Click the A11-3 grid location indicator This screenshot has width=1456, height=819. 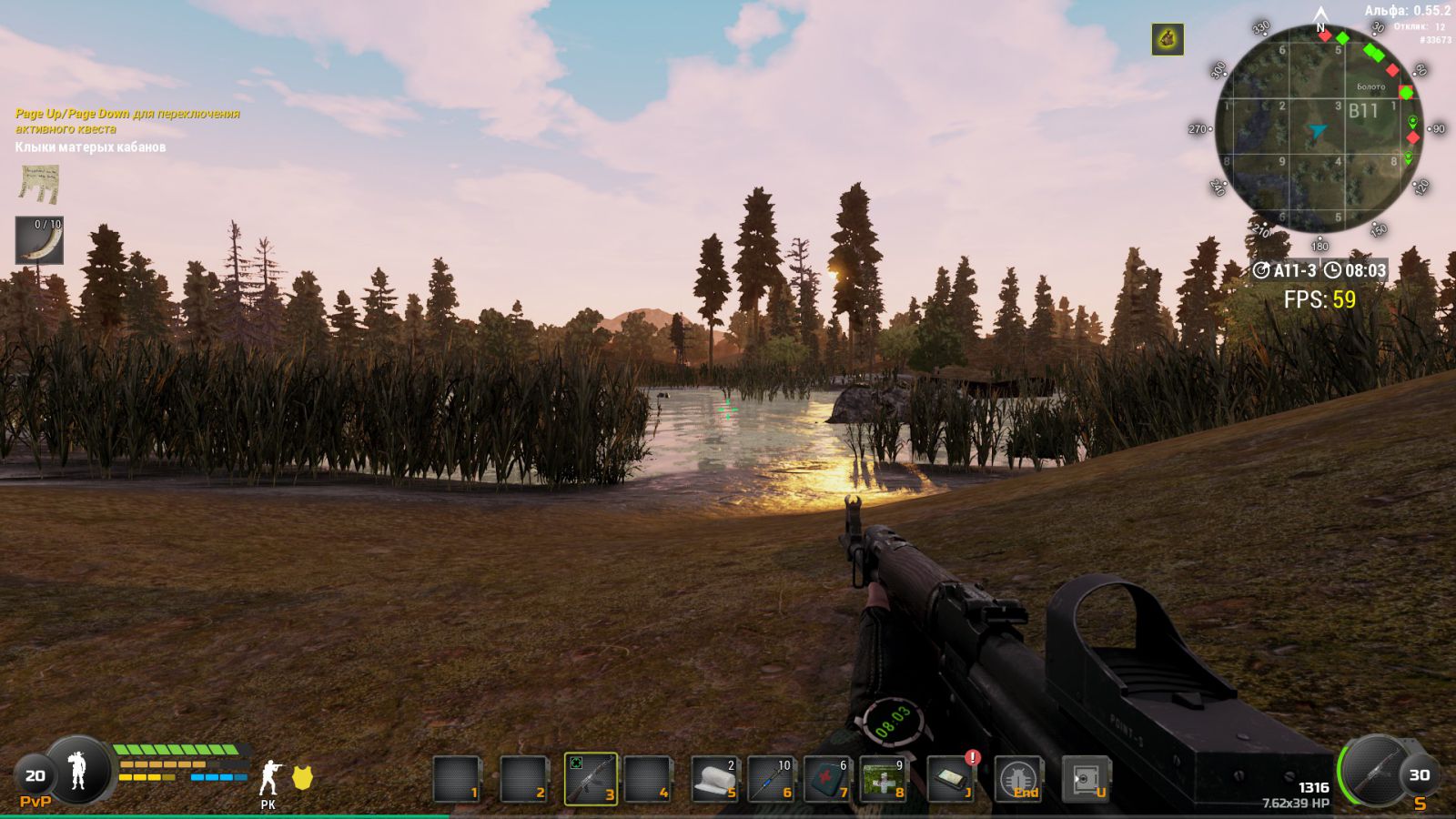(1285, 270)
